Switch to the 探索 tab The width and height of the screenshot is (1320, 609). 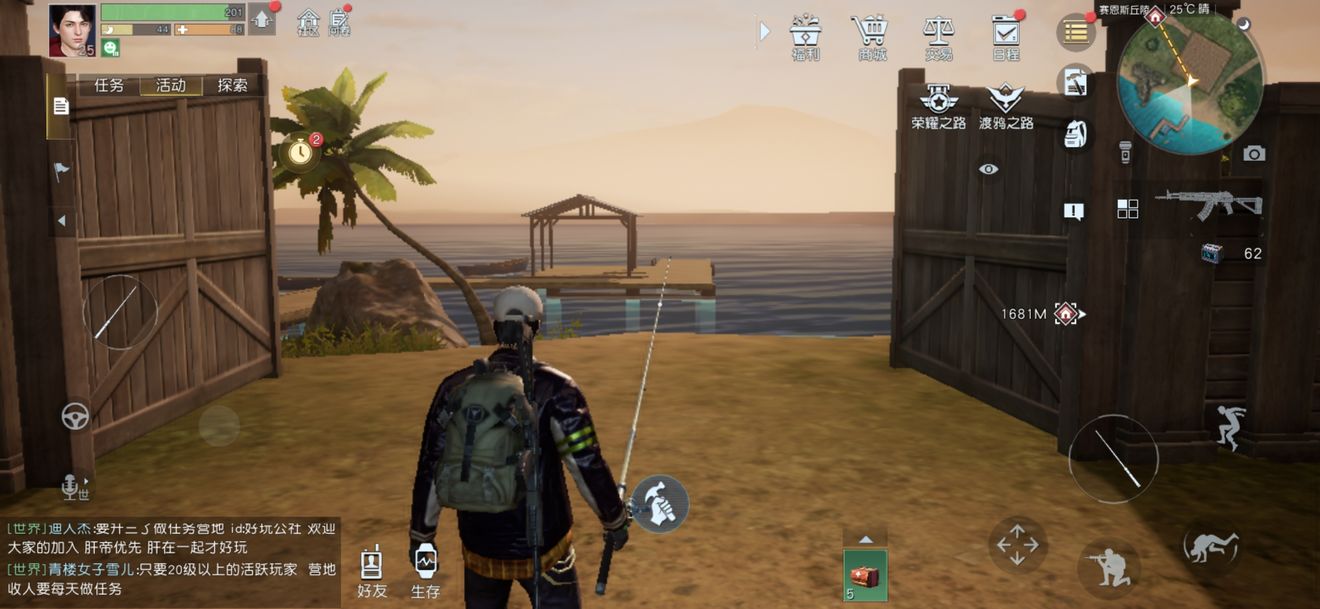232,86
